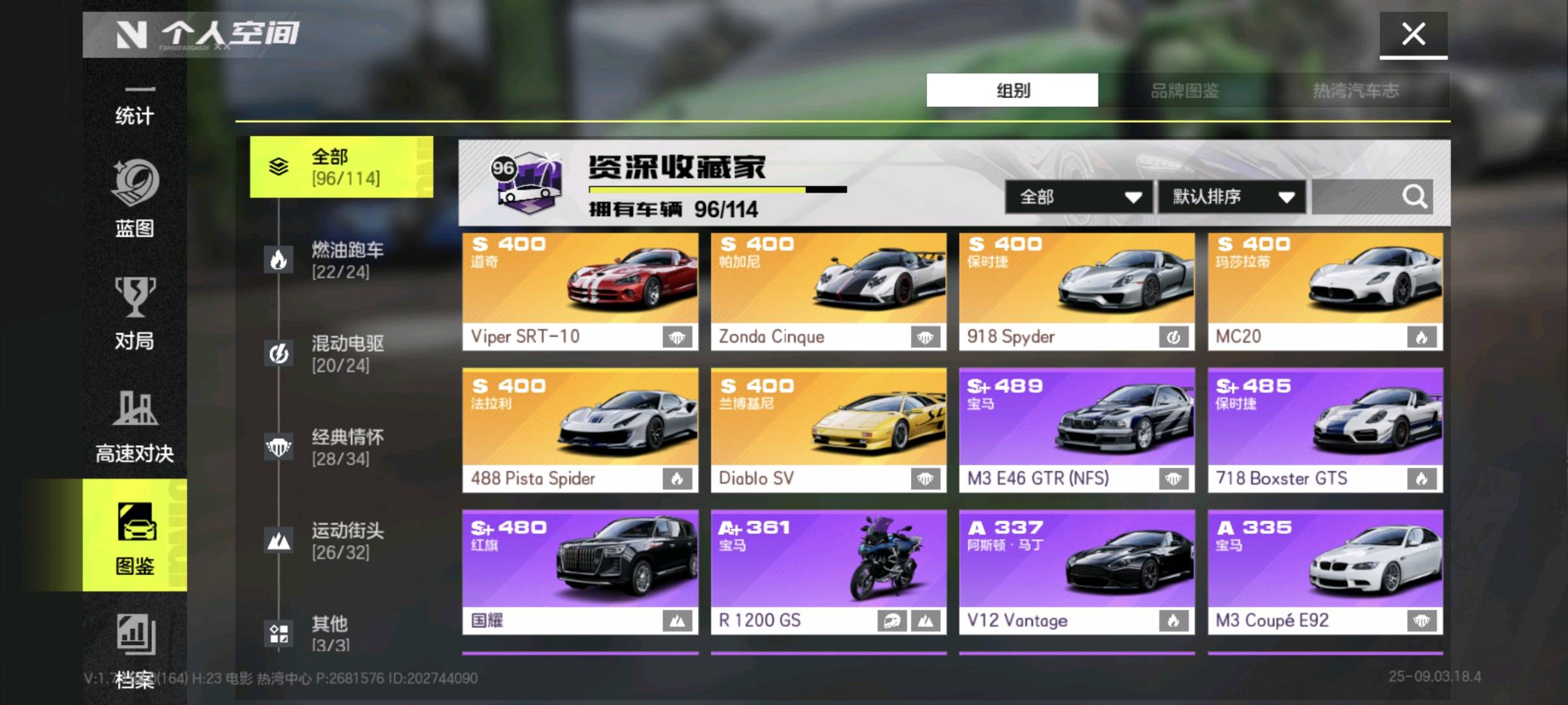The image size is (1568, 705).
Task: Select the Viper SRT-10 car card
Action: tap(579, 291)
